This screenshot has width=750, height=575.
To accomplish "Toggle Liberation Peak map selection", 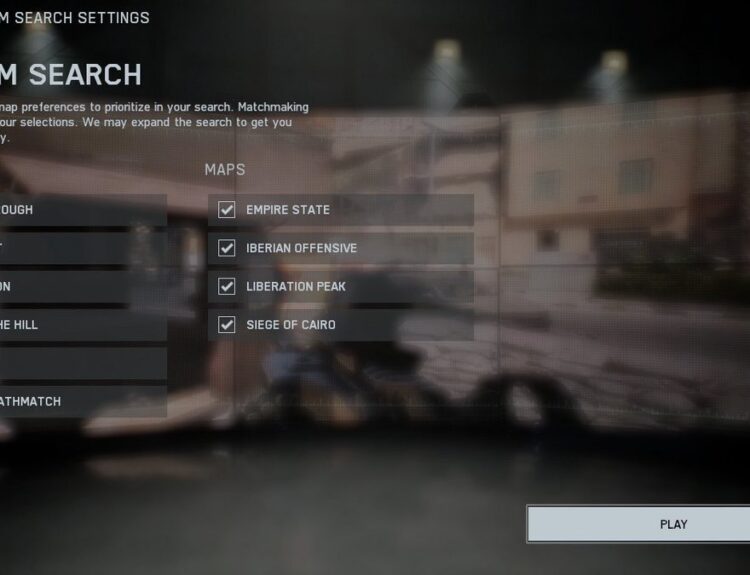I will click(x=227, y=287).
